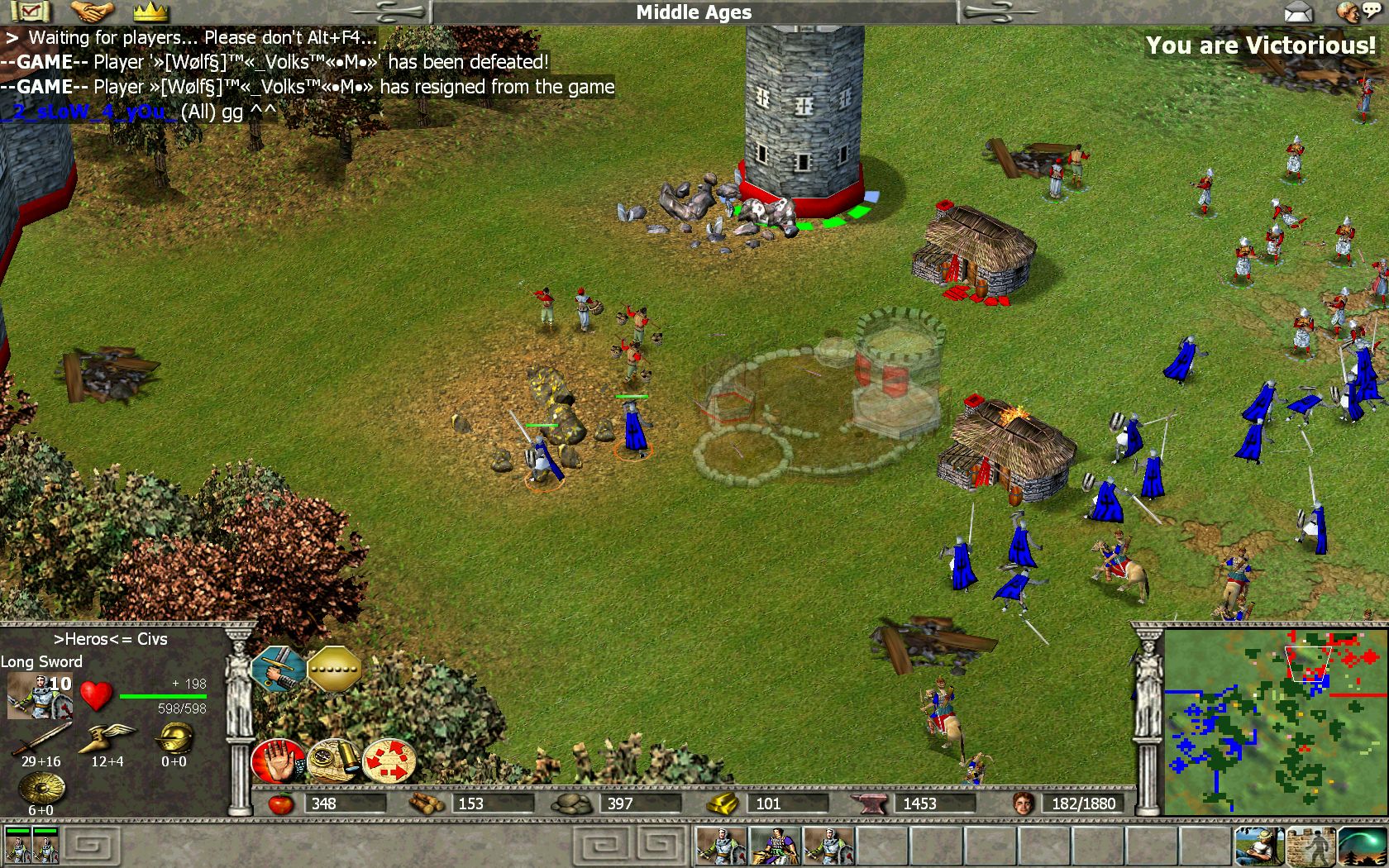Select the Long Sword unit portrait
Screen dimensions: 1389x868
coord(39,696)
